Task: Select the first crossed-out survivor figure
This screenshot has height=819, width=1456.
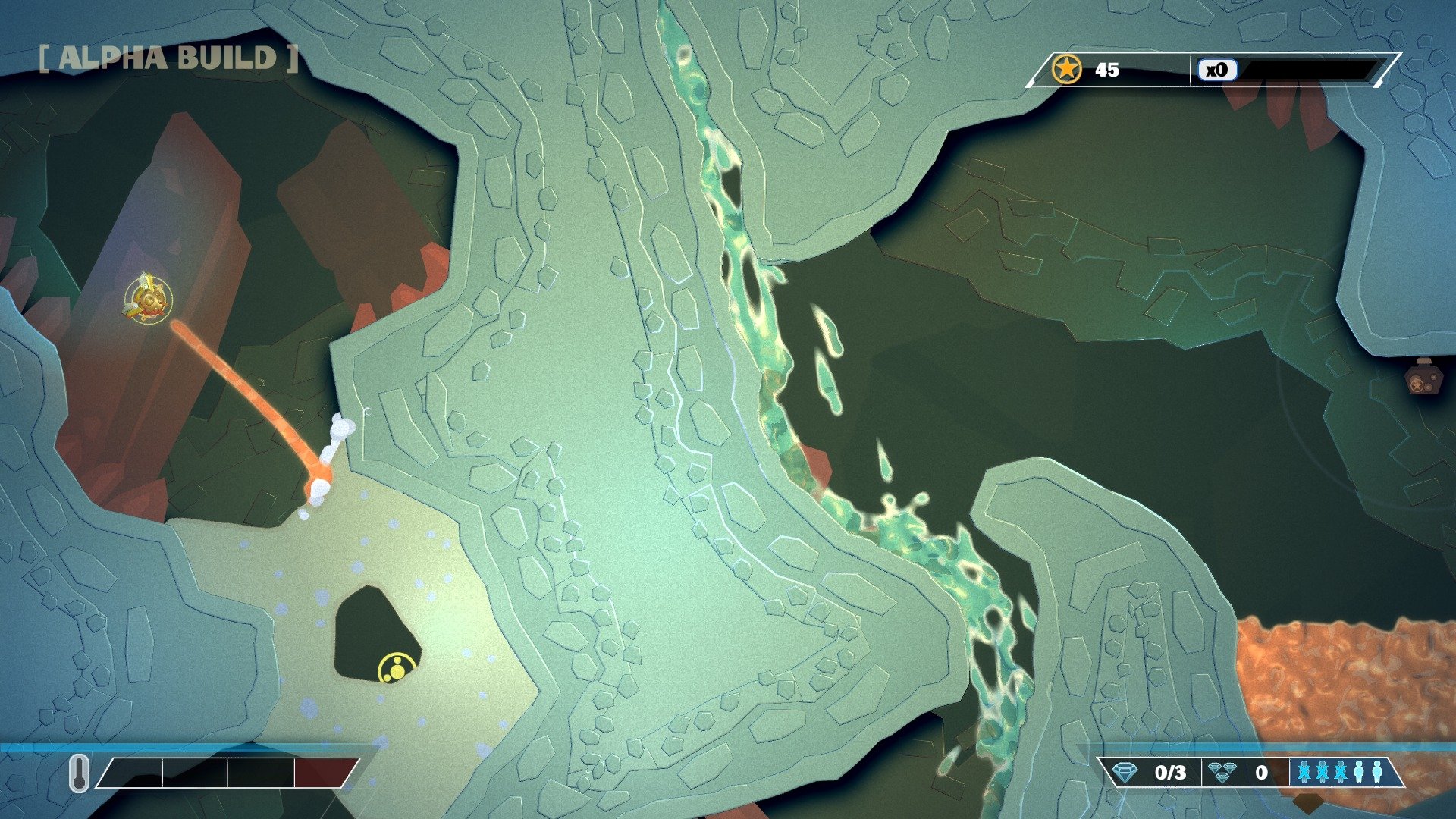Action: pyautogui.click(x=1304, y=771)
